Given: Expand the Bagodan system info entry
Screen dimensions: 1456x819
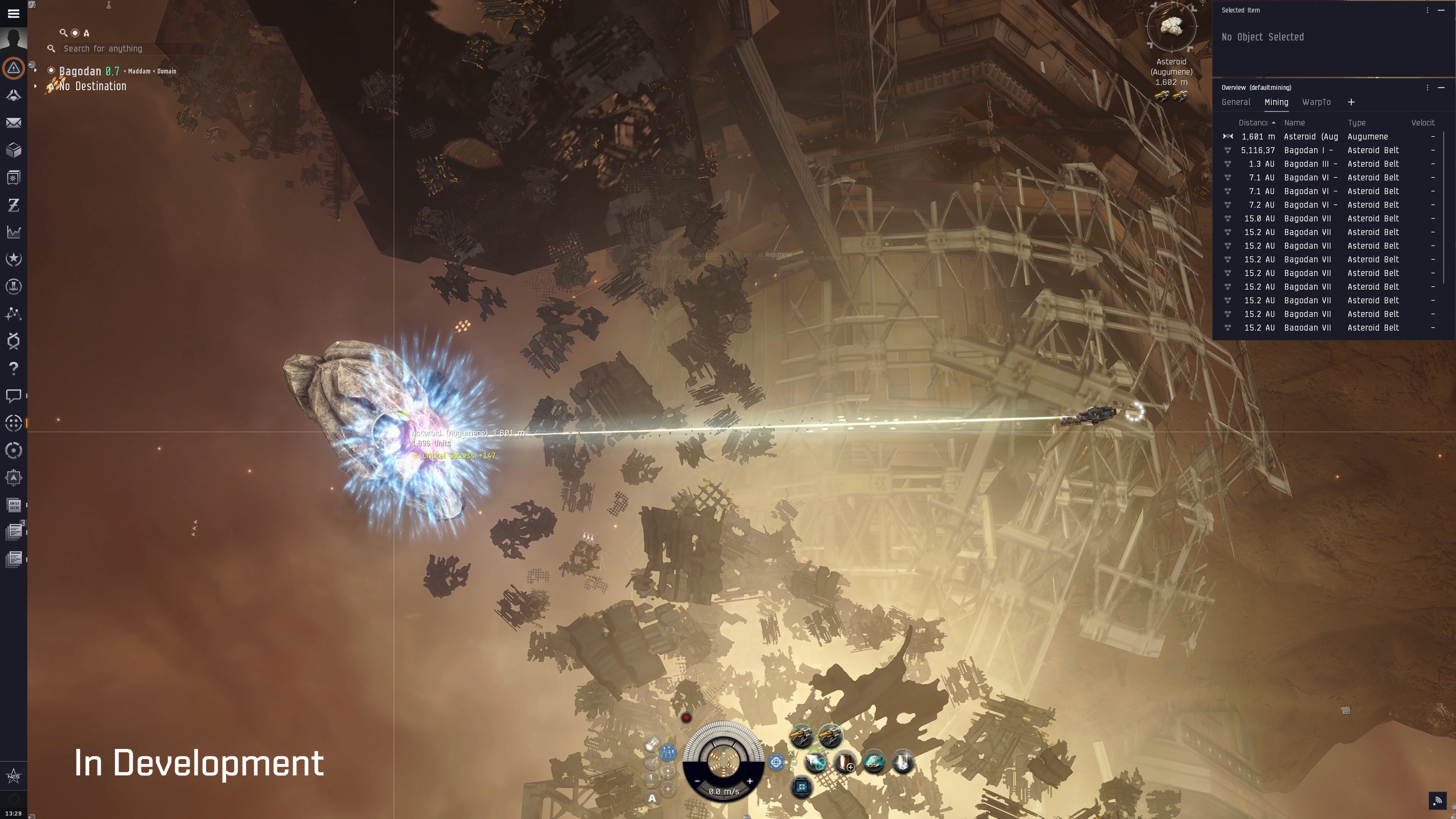Looking at the screenshot, I should click(36, 71).
